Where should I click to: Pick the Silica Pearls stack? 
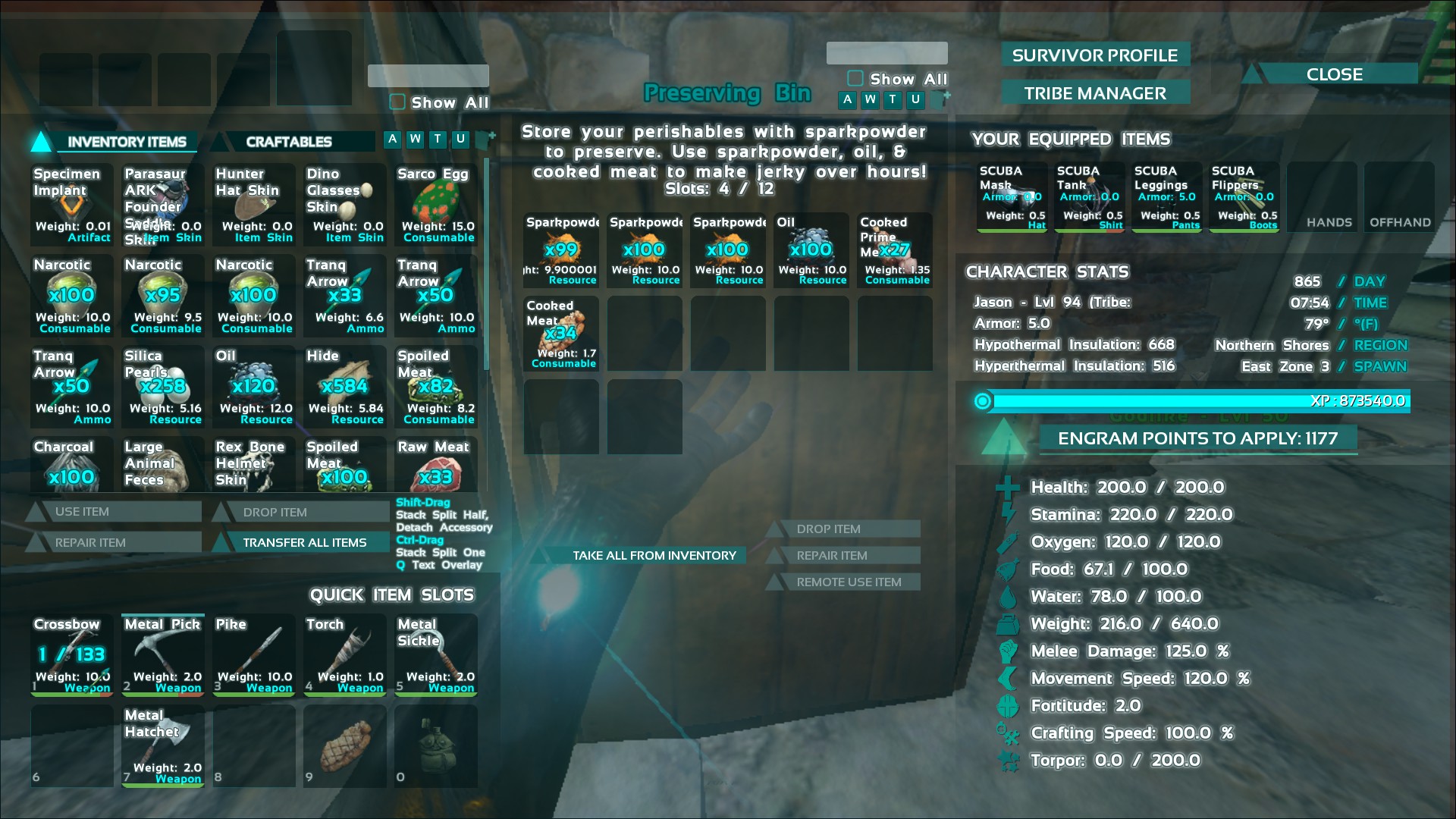(x=163, y=387)
